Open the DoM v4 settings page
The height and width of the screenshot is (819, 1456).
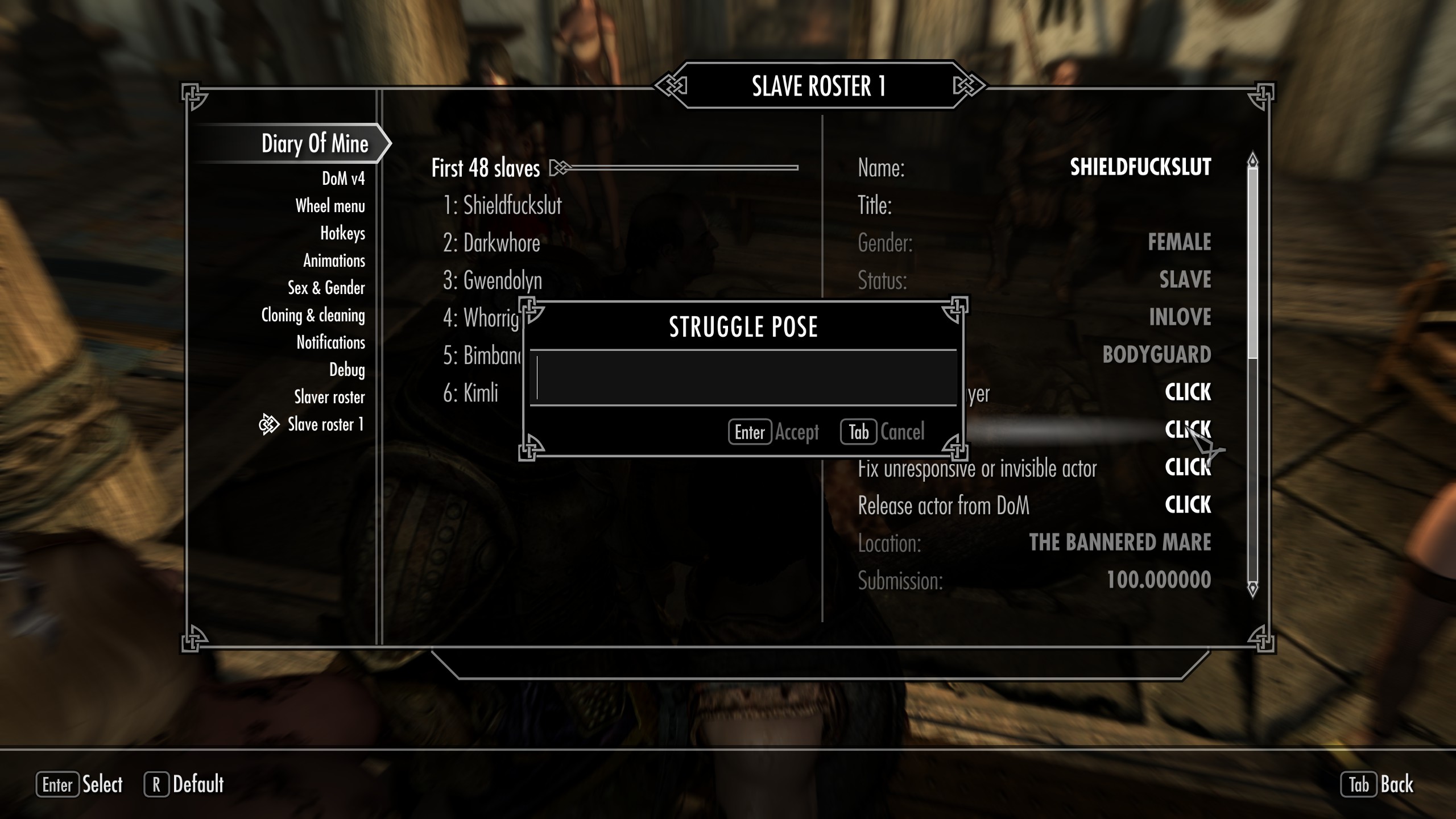344,179
